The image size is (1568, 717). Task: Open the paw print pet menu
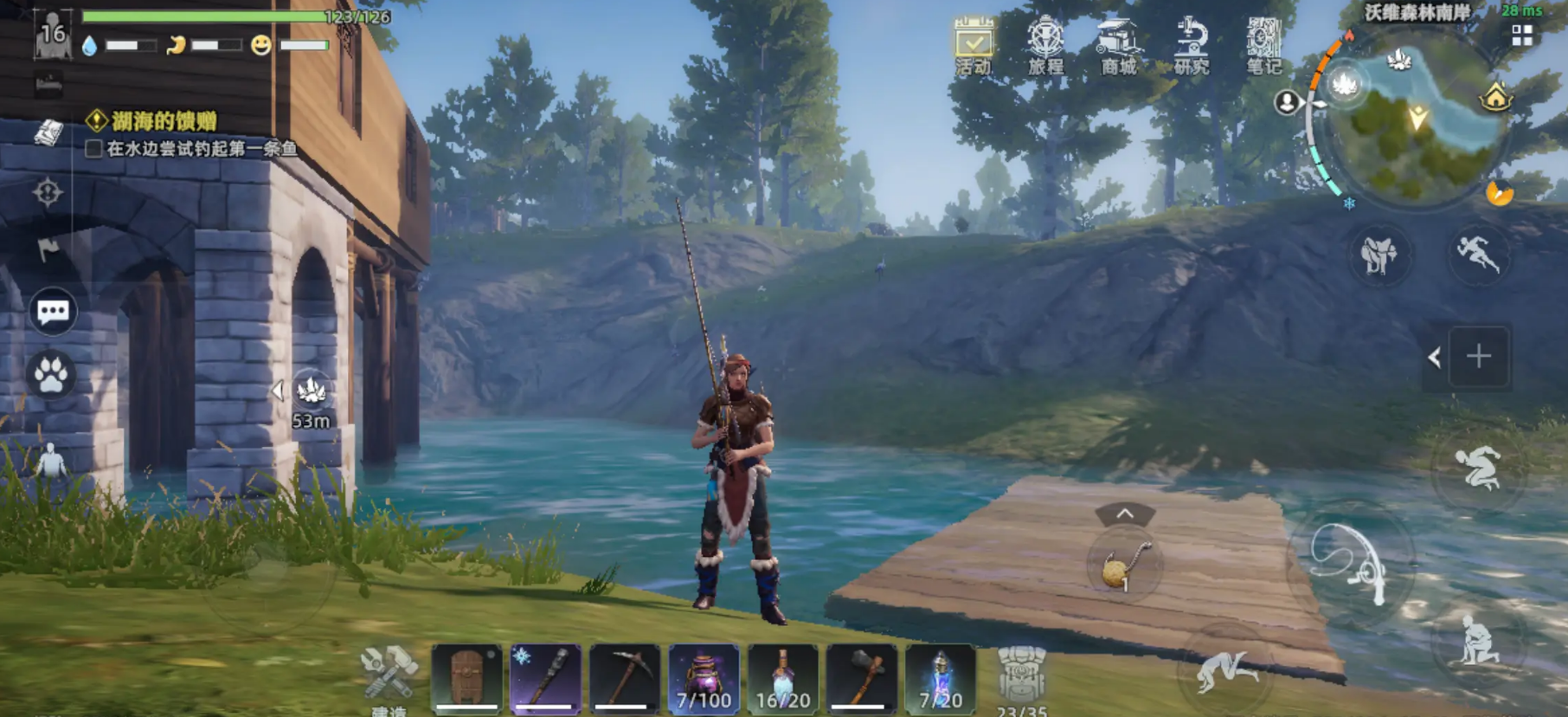(51, 374)
